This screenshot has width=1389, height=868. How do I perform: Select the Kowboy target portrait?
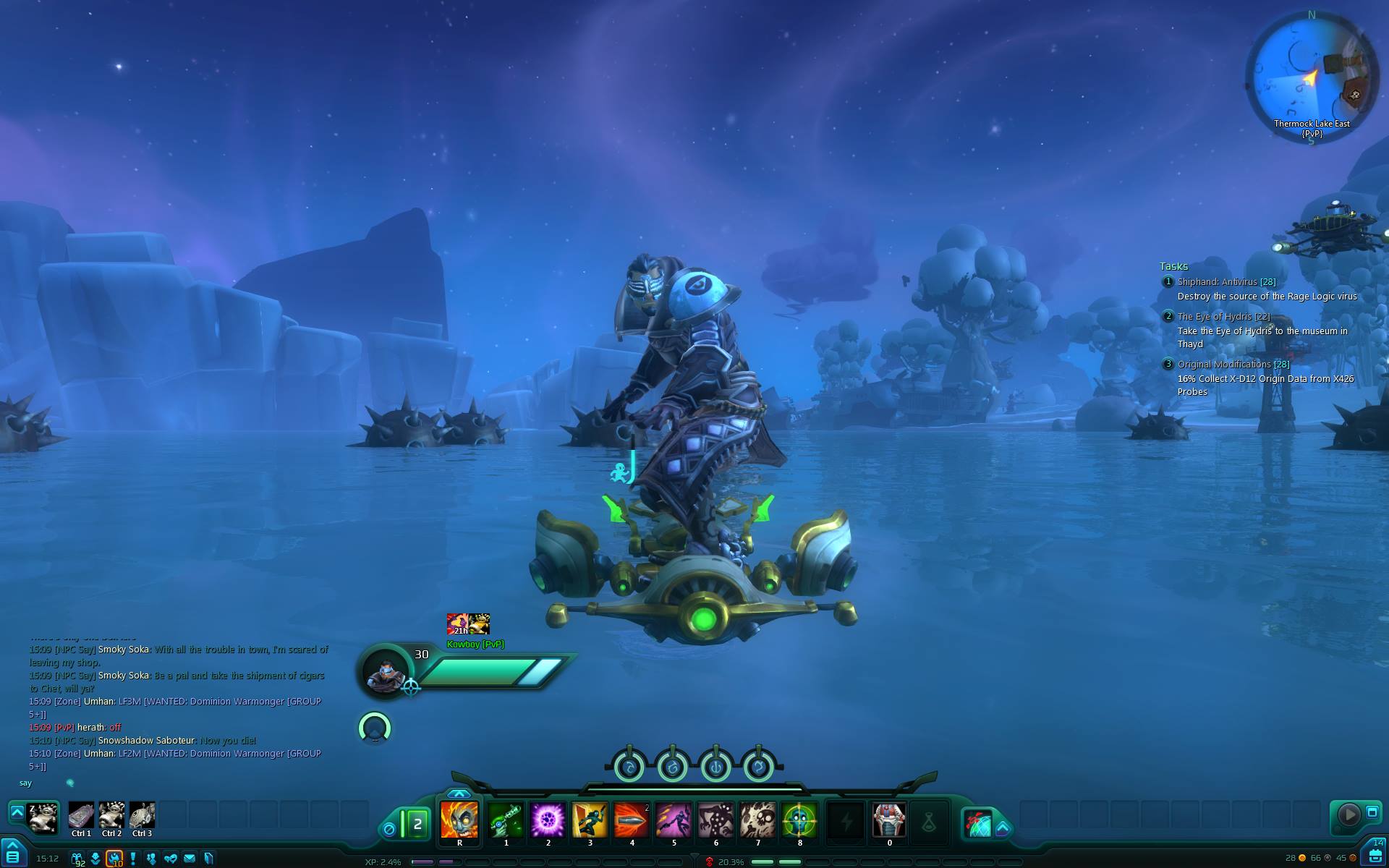tap(385, 671)
